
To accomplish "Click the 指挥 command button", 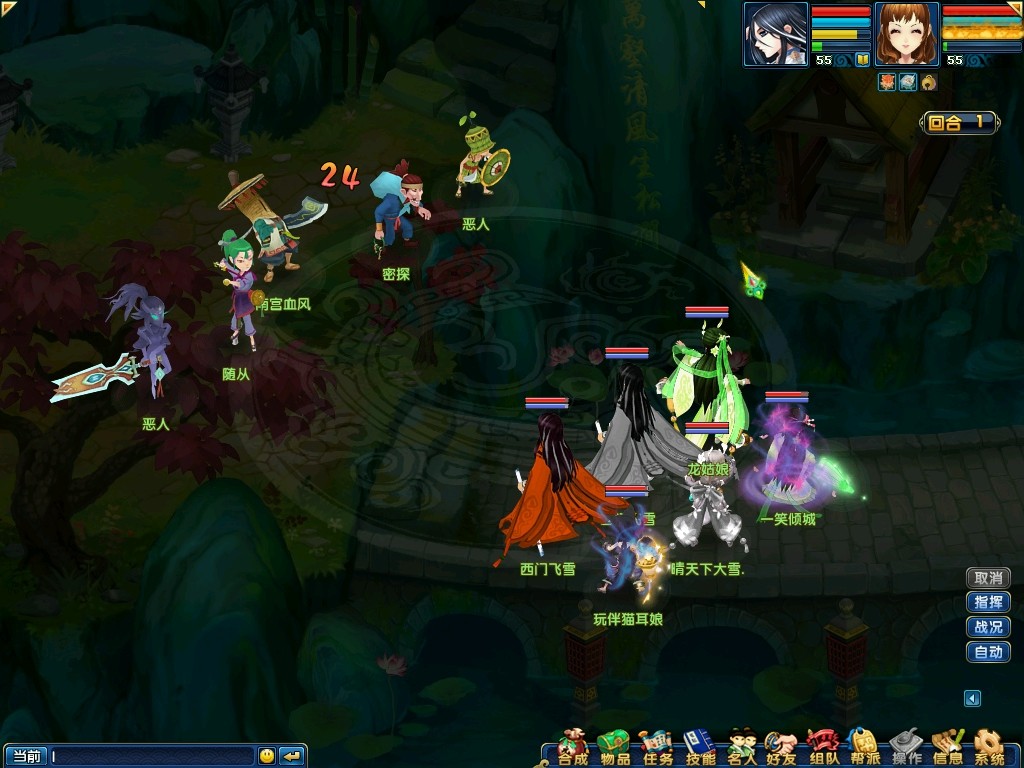I will [x=988, y=603].
